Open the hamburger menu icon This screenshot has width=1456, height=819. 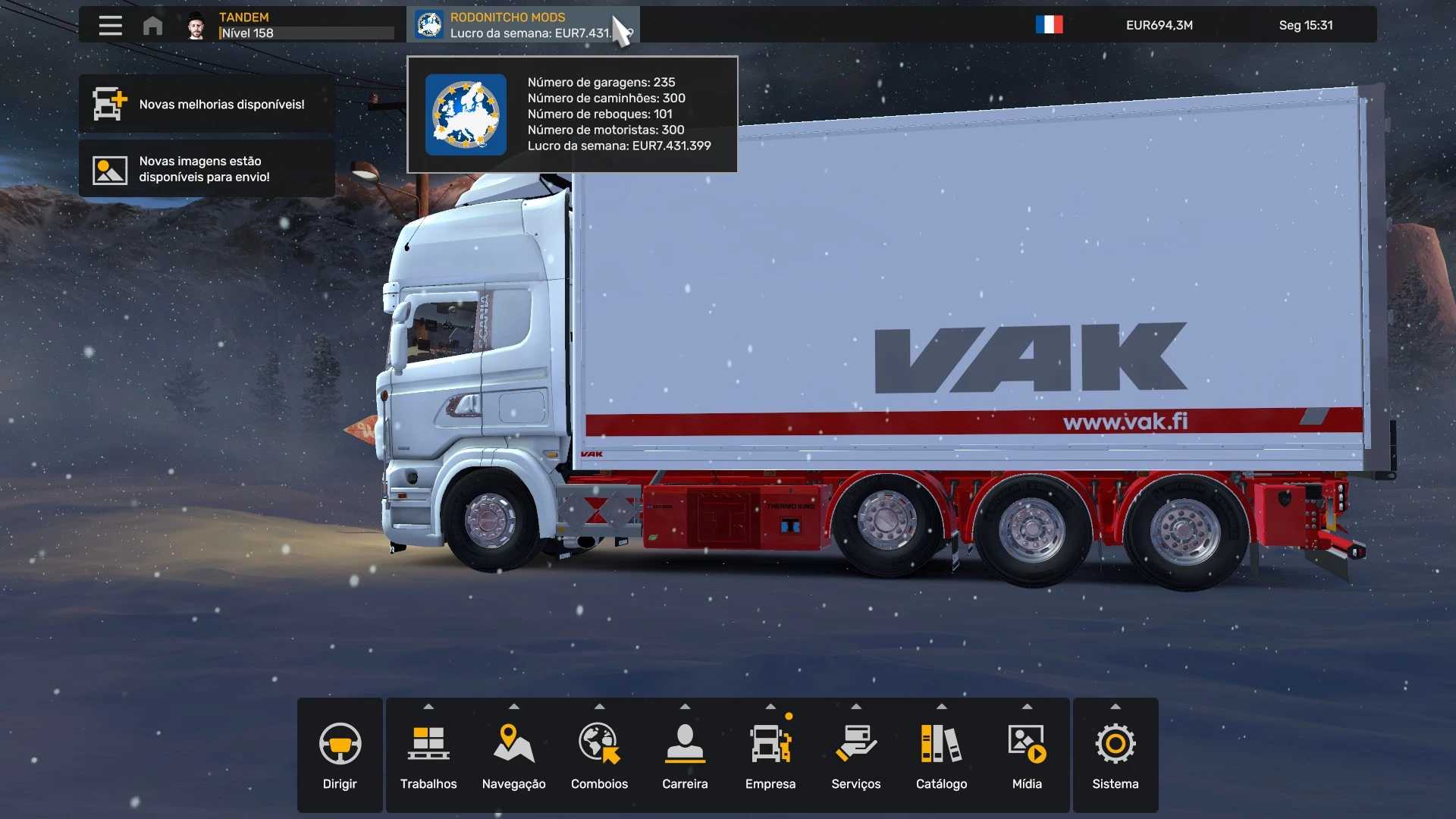110,25
